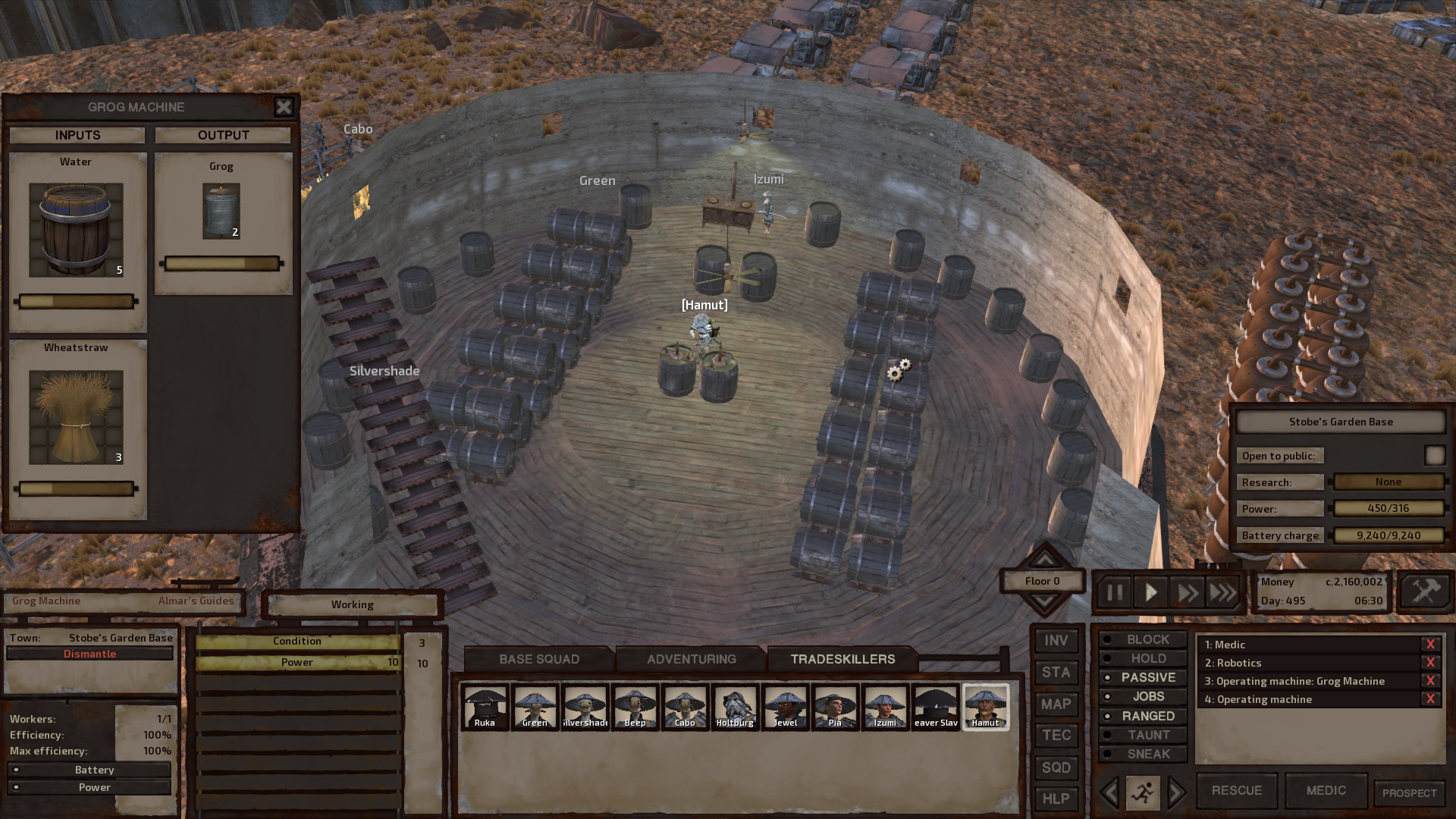1456x819 pixels.
Task: Switch to the Base Squad tab
Action: point(538,659)
